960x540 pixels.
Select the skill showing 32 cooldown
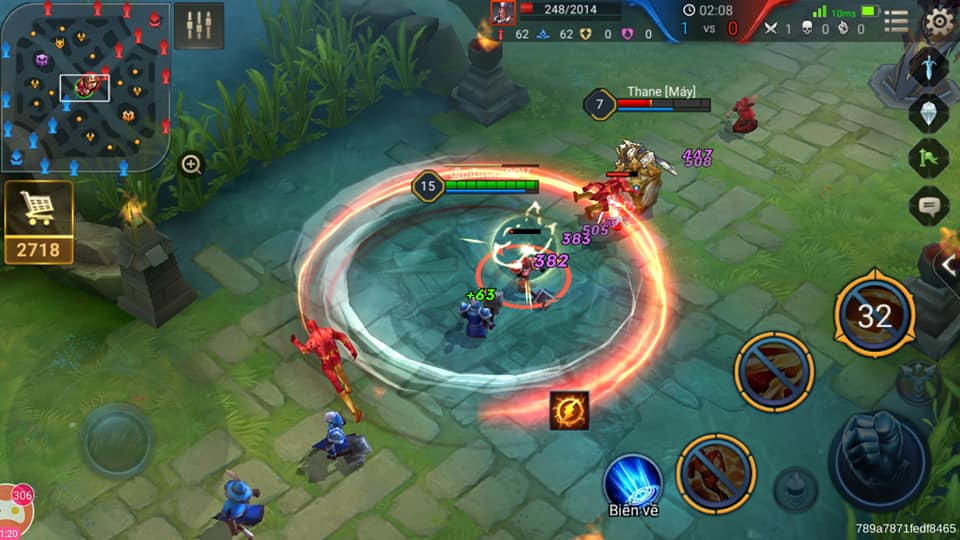(x=874, y=315)
